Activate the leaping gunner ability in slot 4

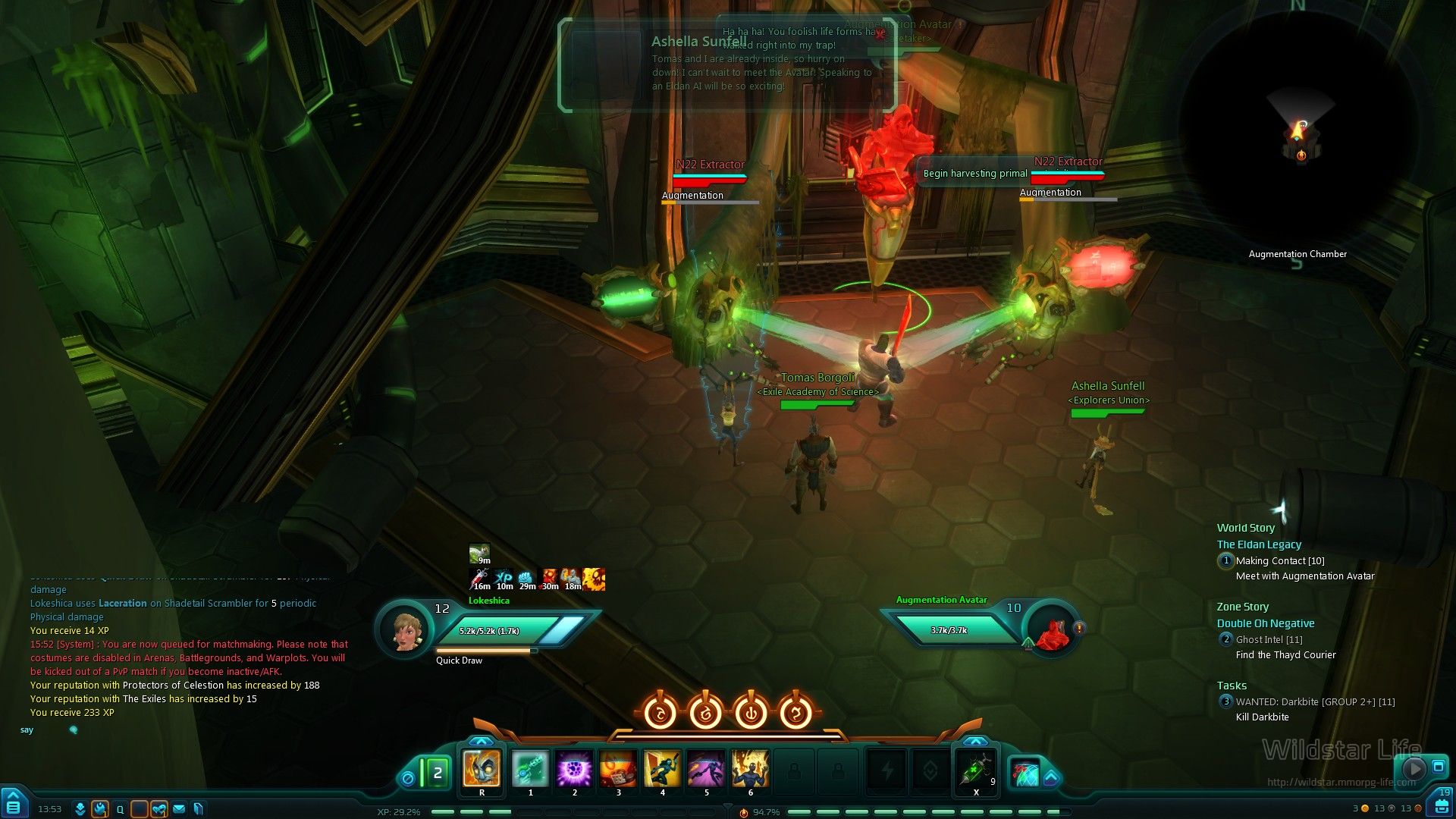(x=662, y=769)
